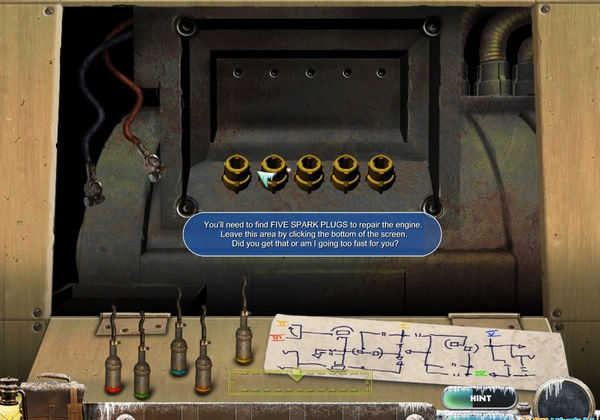Click the green HINT button
Viewport: 600px width, 420px height.
479,398
